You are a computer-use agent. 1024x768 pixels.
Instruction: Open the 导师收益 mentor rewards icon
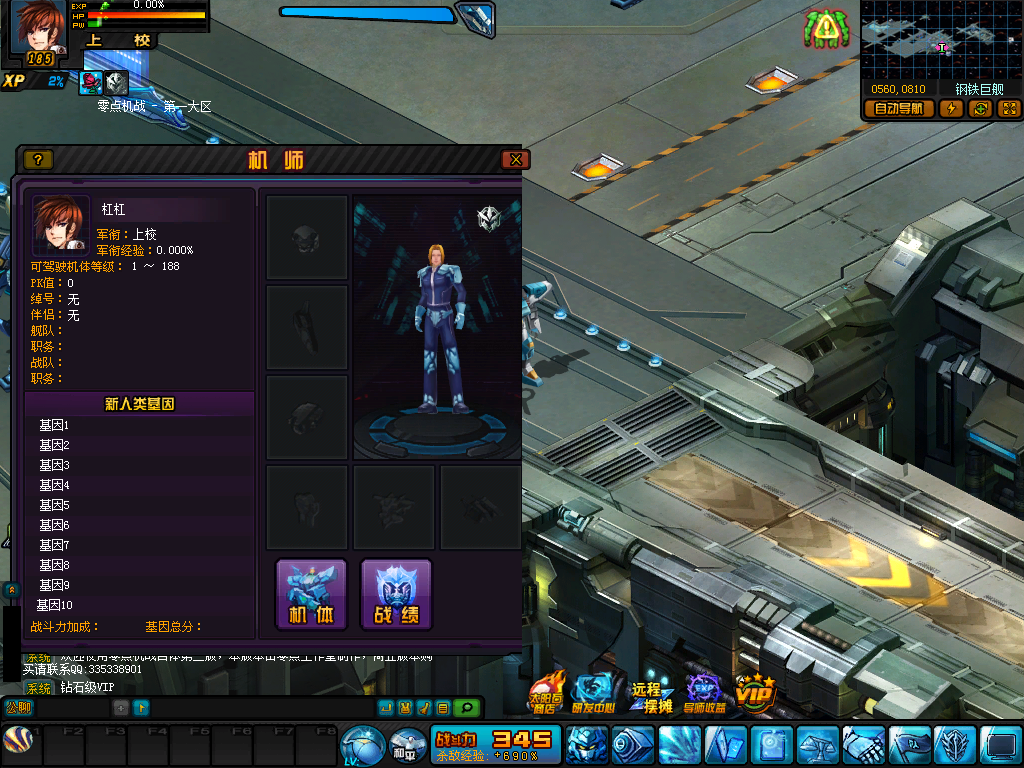[705, 692]
